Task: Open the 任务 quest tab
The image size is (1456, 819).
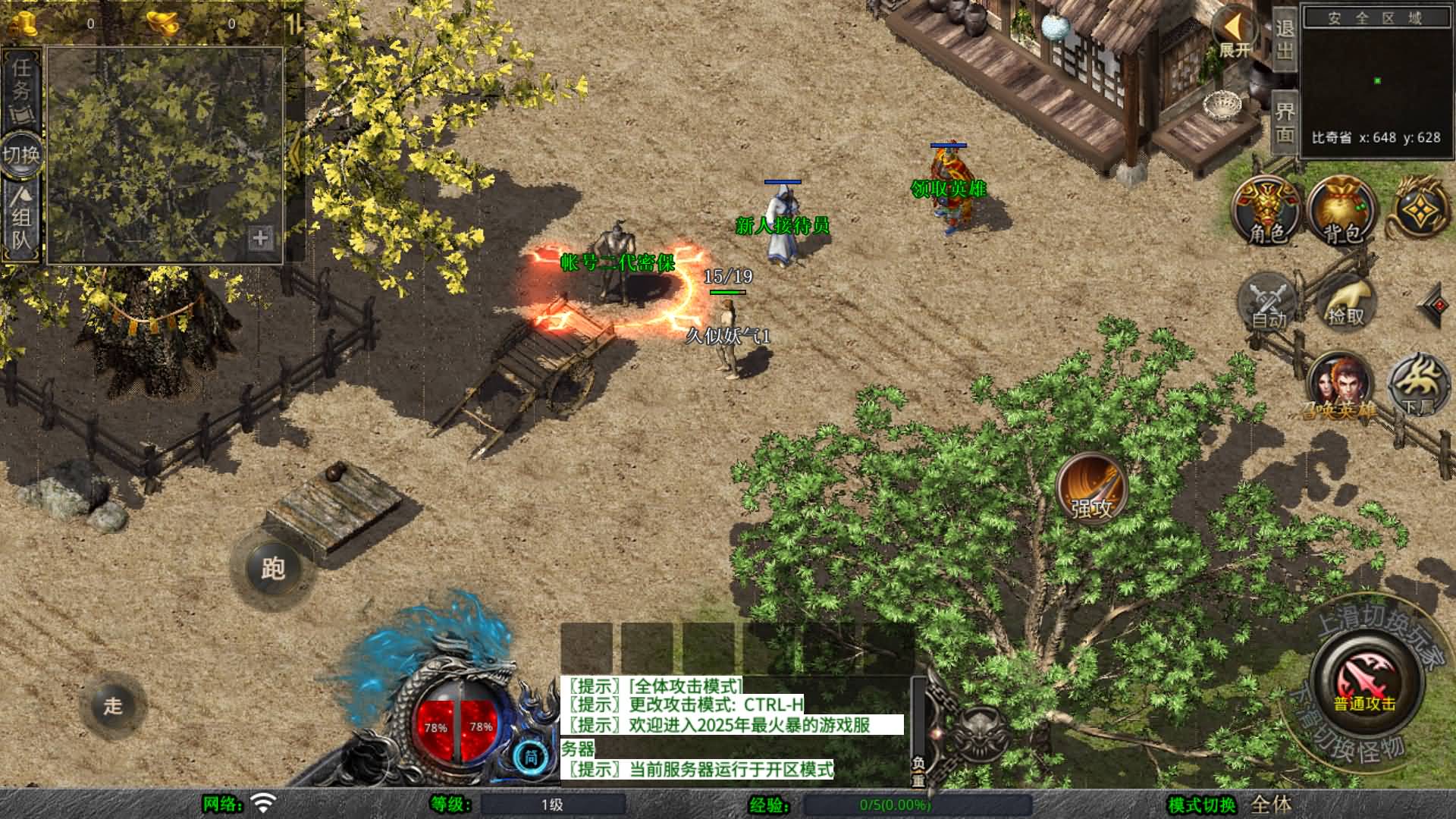Action: pyautogui.click(x=21, y=89)
